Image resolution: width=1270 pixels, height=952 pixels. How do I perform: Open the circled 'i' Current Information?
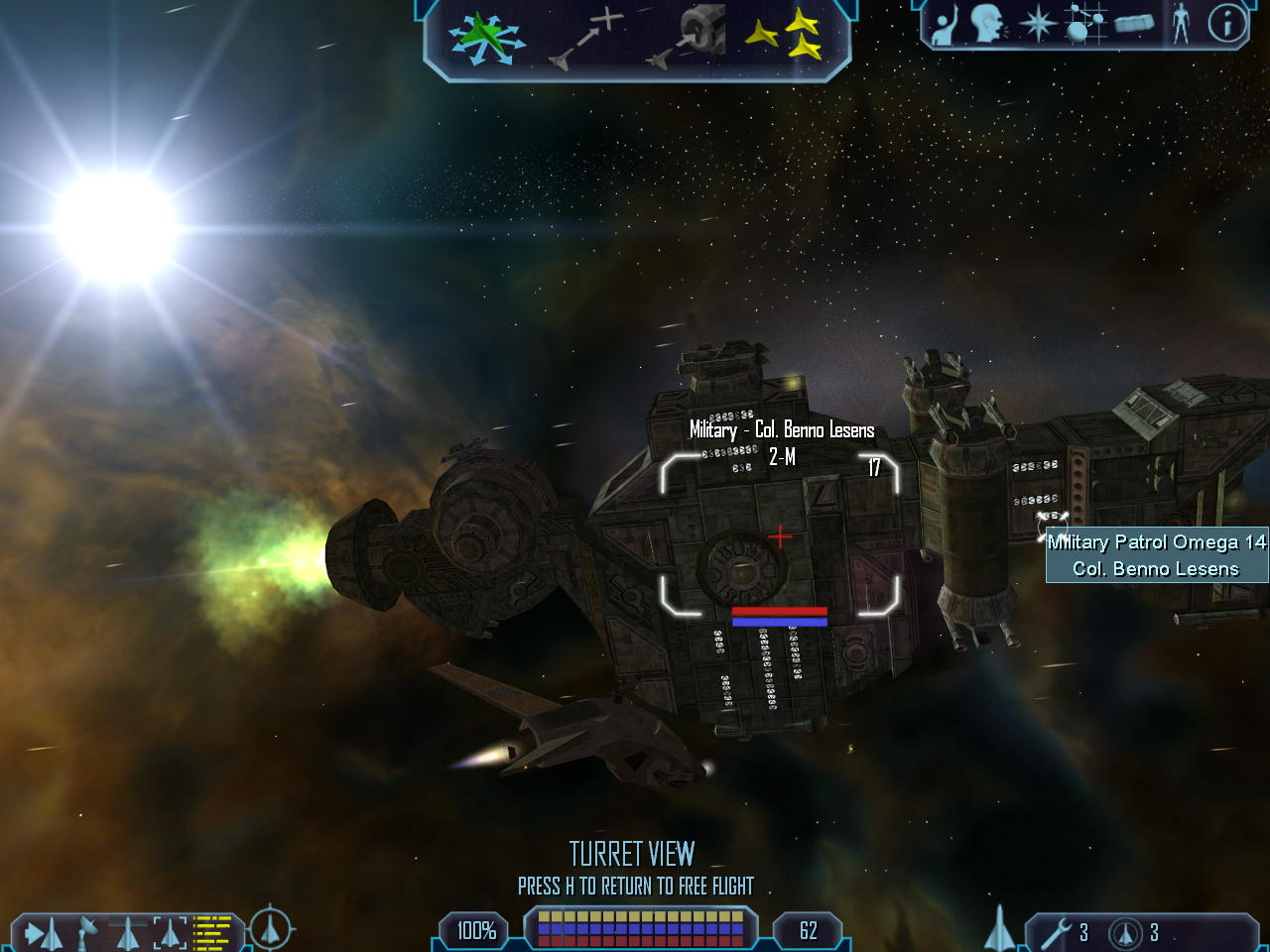pos(1226,24)
